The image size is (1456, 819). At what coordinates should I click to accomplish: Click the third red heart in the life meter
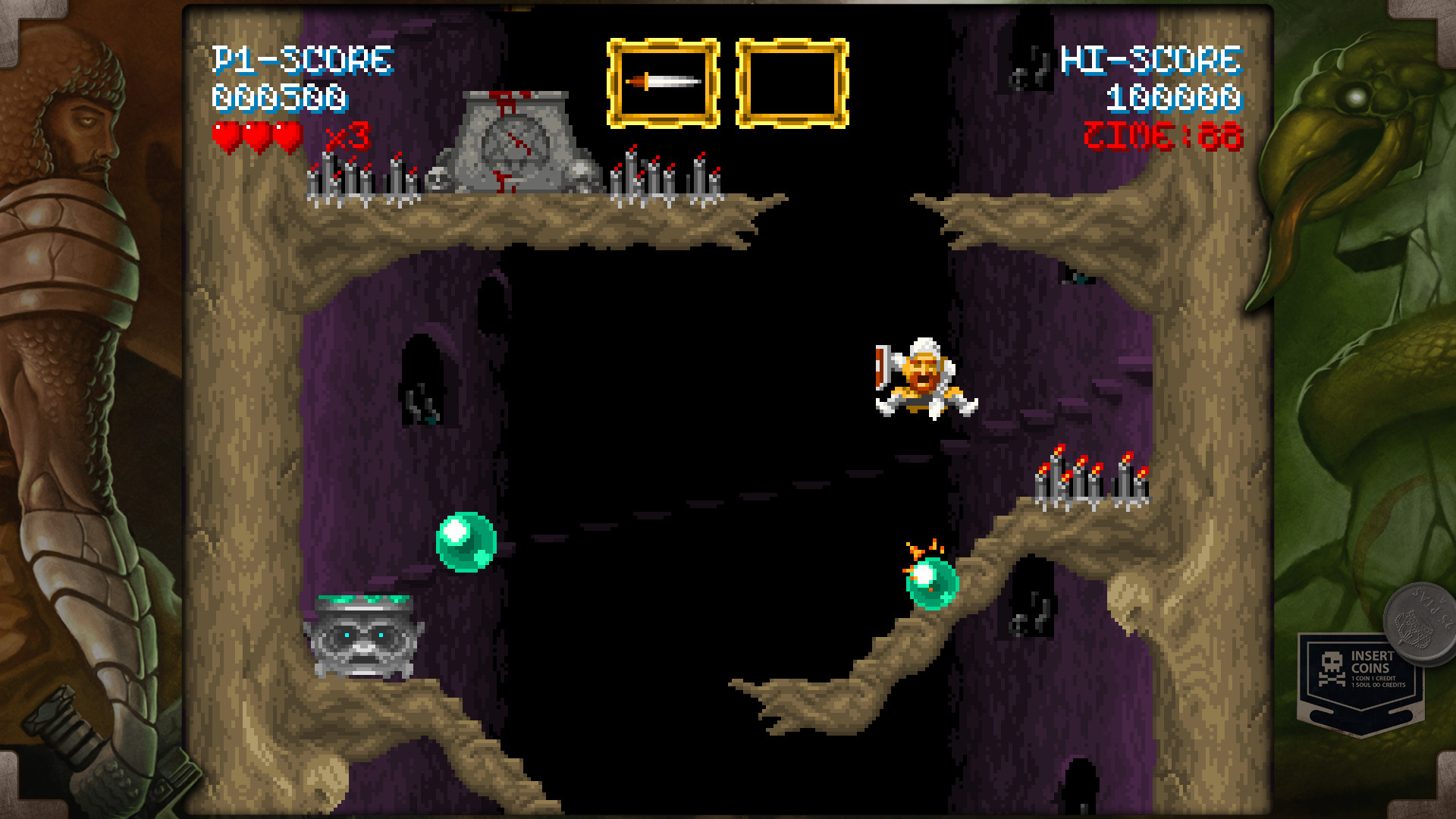(x=287, y=138)
